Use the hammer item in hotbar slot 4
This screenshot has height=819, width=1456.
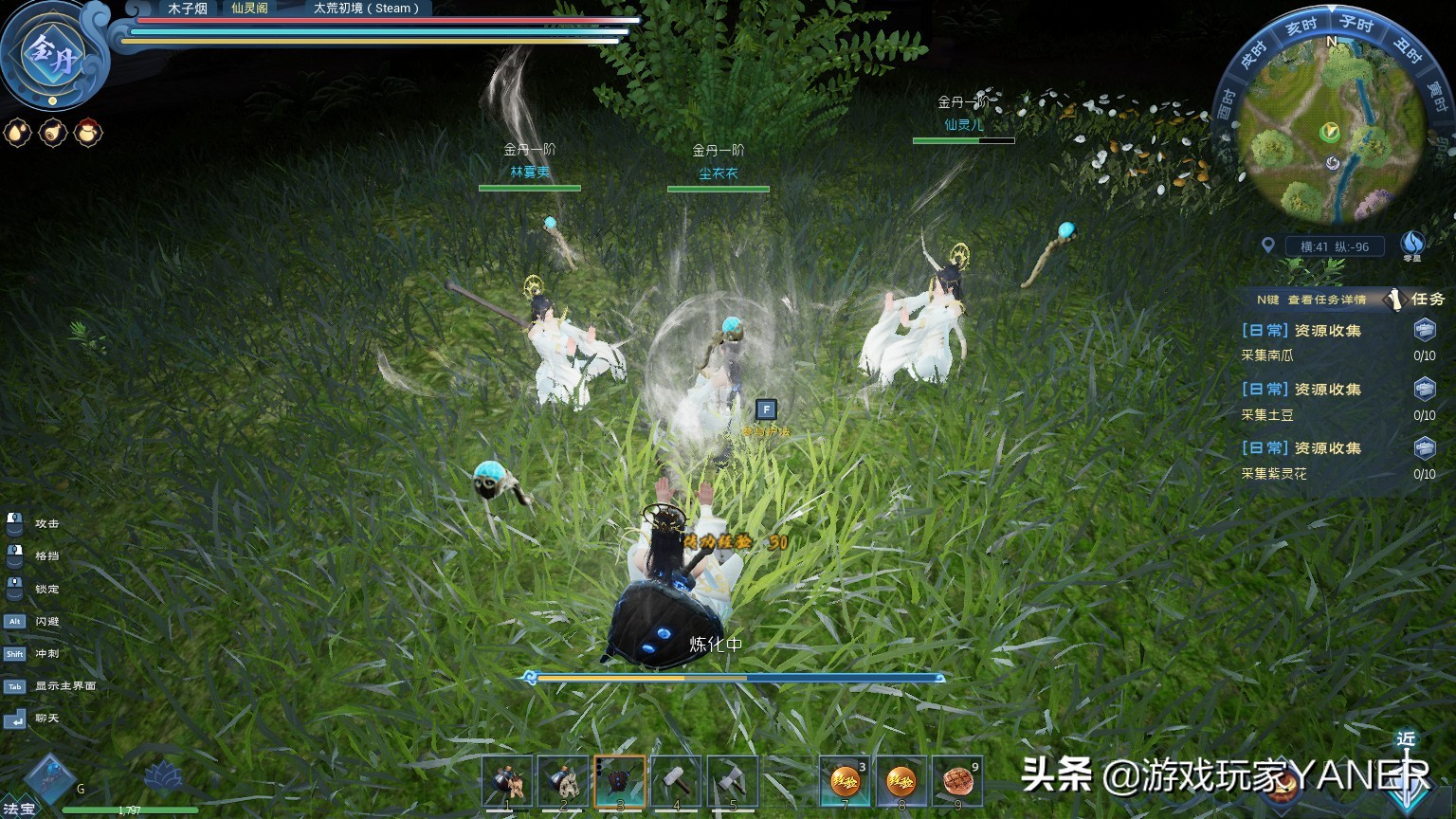coord(508,779)
